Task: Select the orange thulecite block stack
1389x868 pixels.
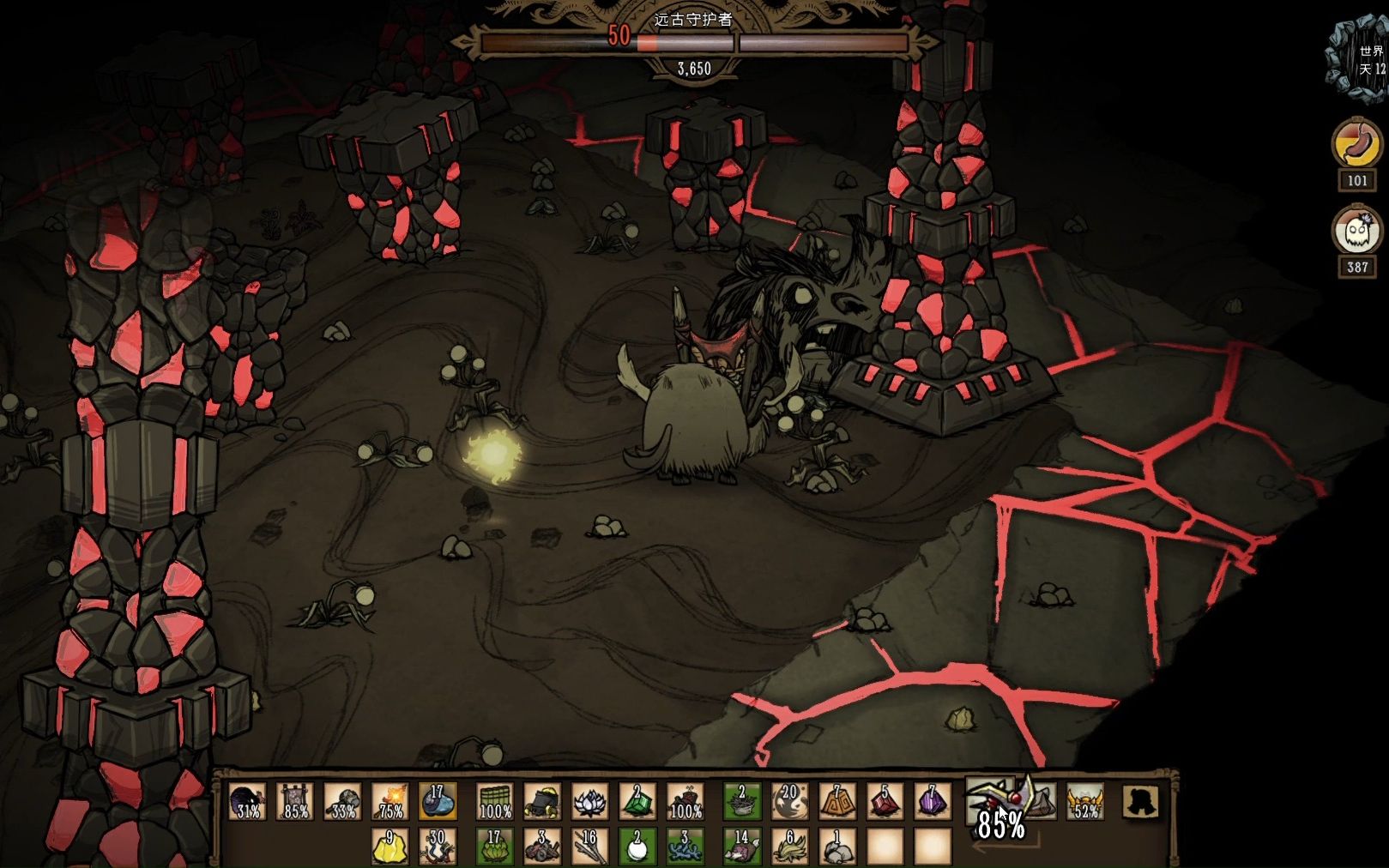Action: tap(837, 801)
